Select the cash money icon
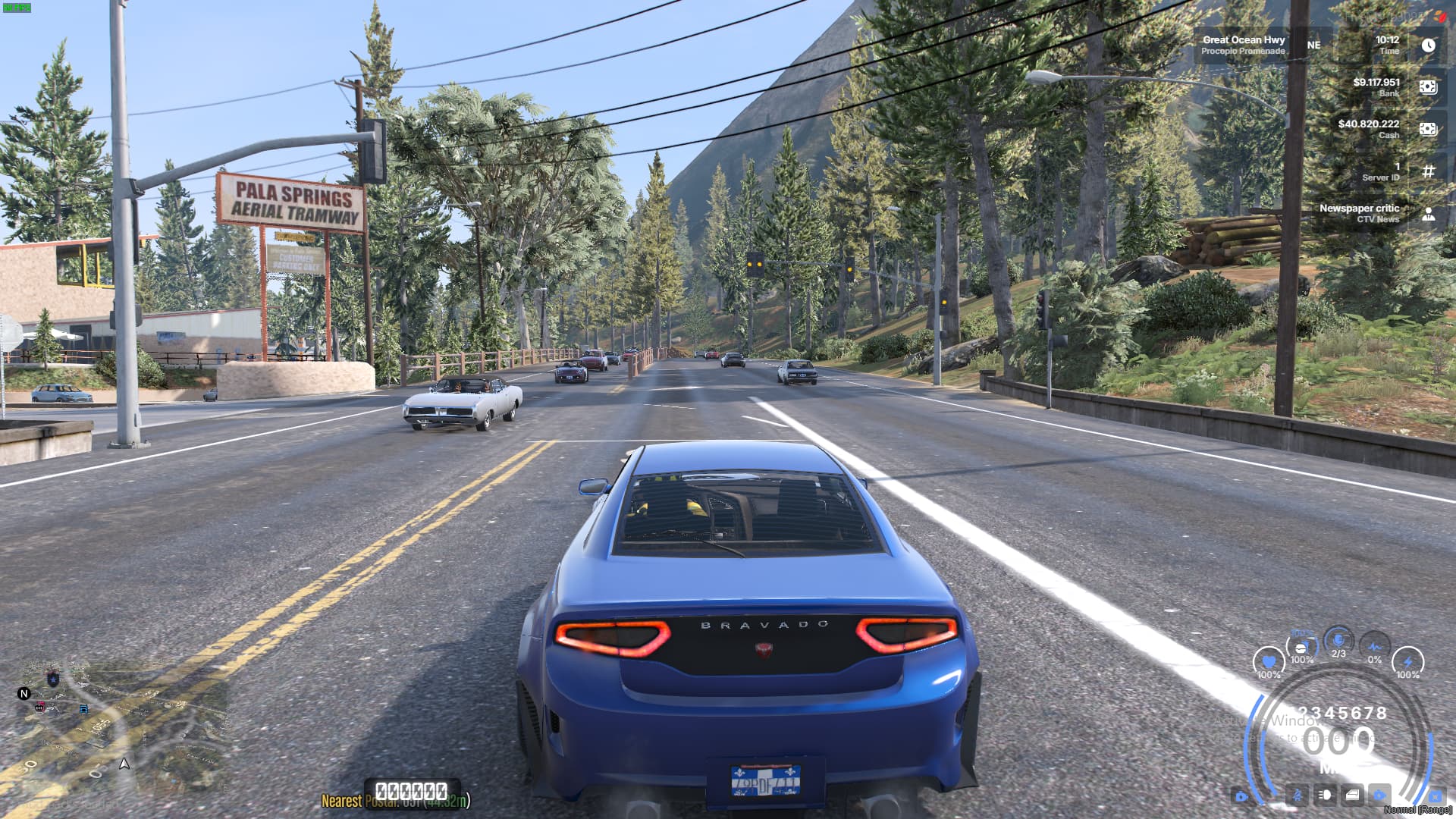1456x819 pixels. 1428,129
